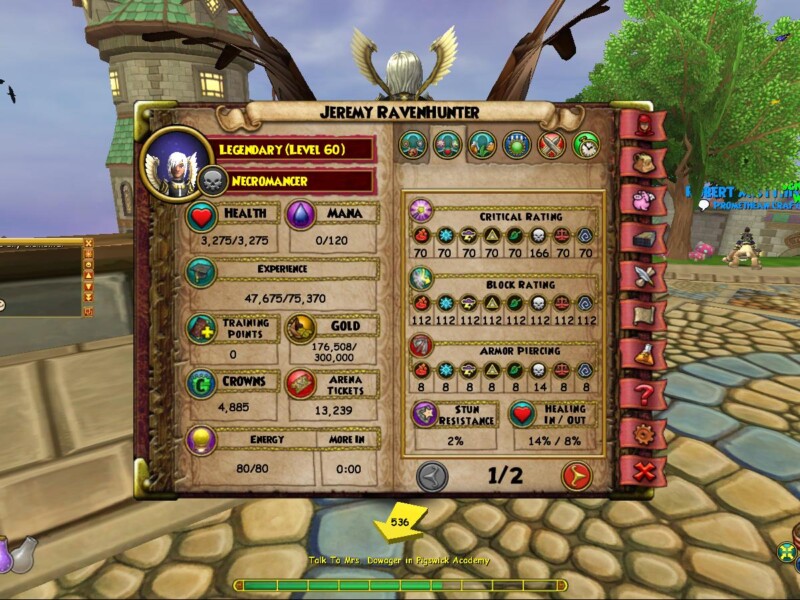Open the backpack tab
Screen dimensions: 800x600
point(640,162)
